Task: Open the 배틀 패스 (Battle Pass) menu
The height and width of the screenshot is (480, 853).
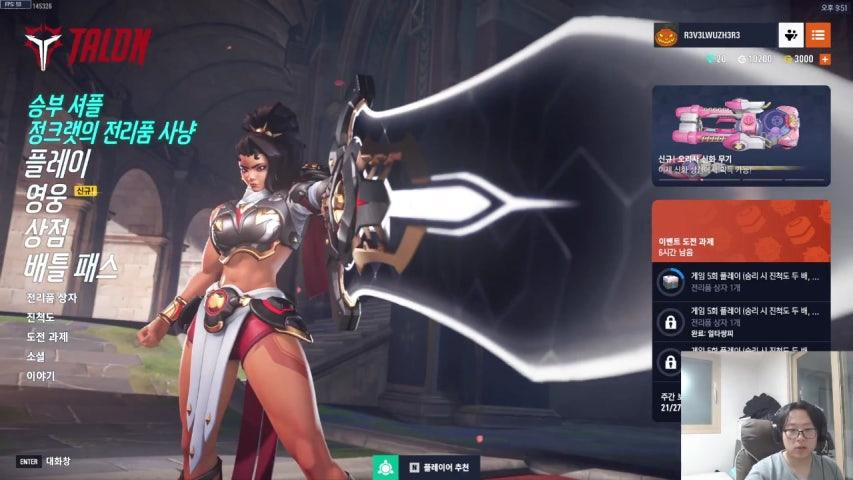Action: (72, 267)
